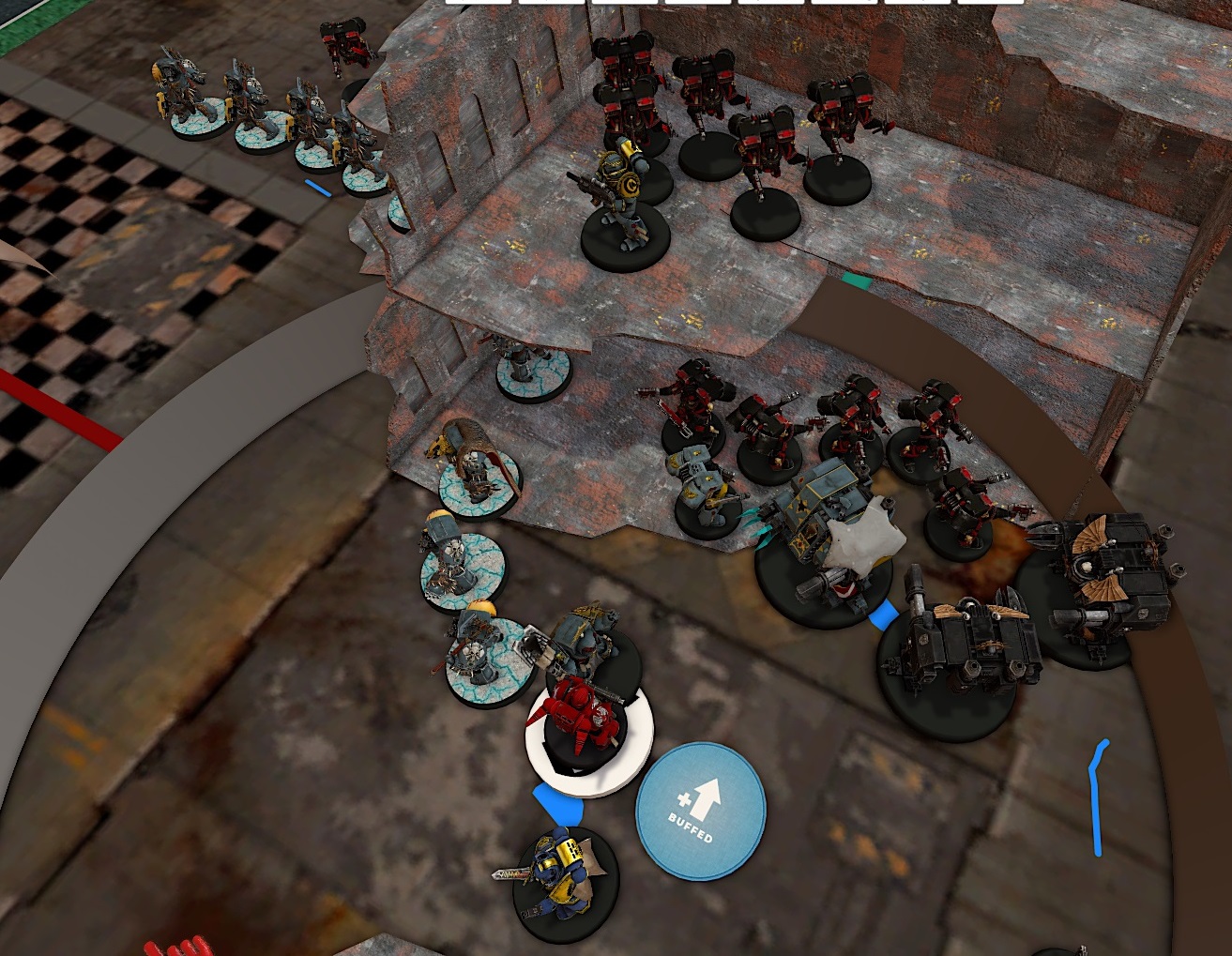Select the blue BUFFED status token
This screenshot has height=956, width=1232.
(700, 811)
